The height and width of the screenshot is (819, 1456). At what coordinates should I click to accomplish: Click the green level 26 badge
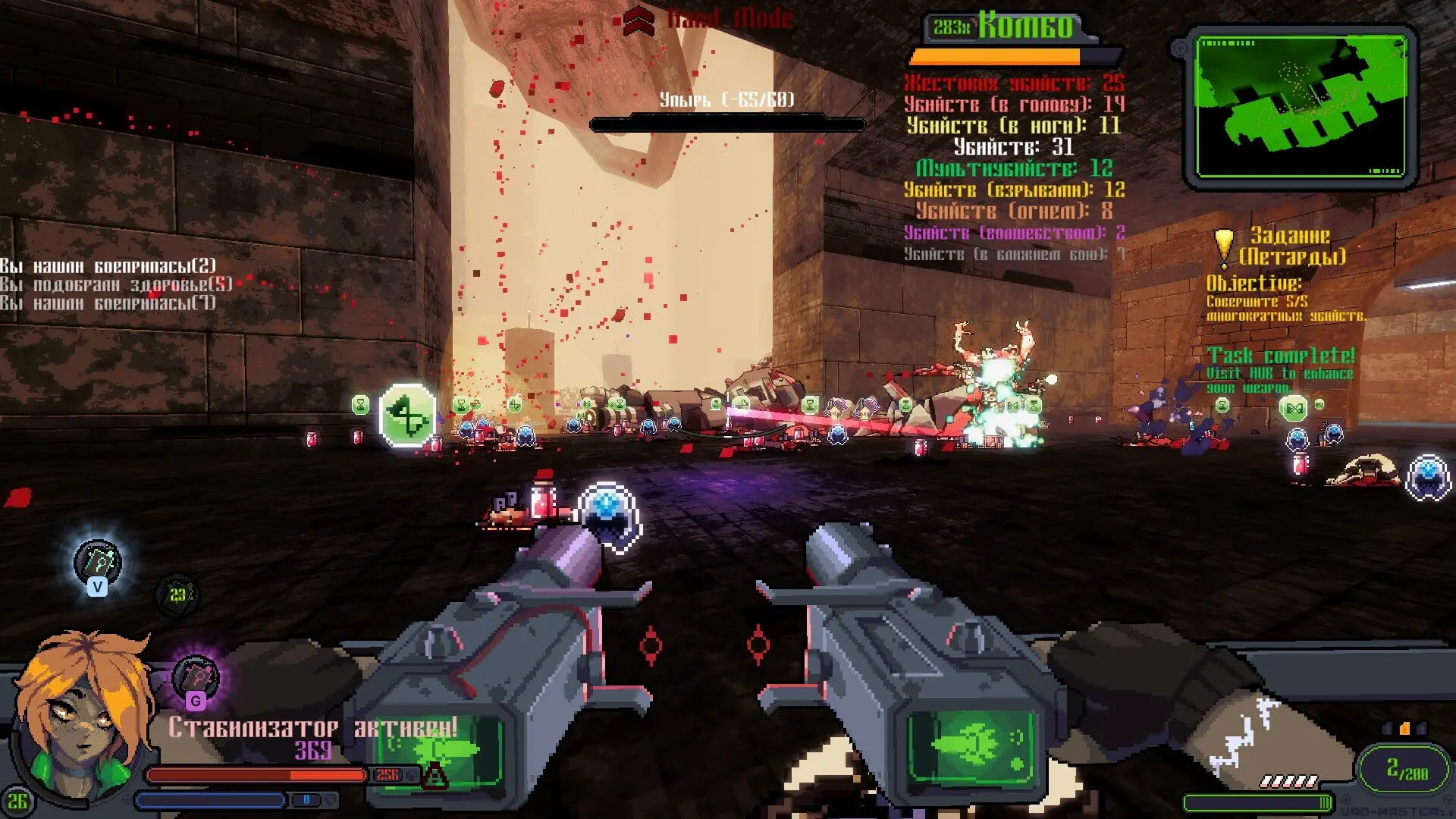[17, 802]
